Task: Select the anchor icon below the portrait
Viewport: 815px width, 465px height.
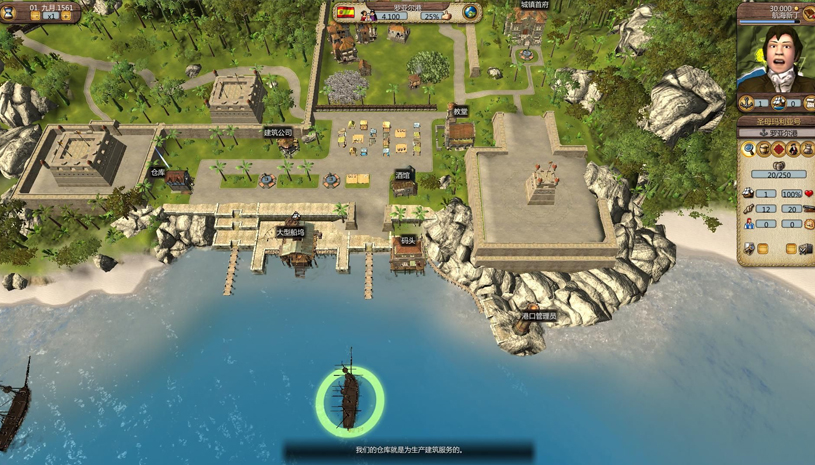Action: [747, 103]
